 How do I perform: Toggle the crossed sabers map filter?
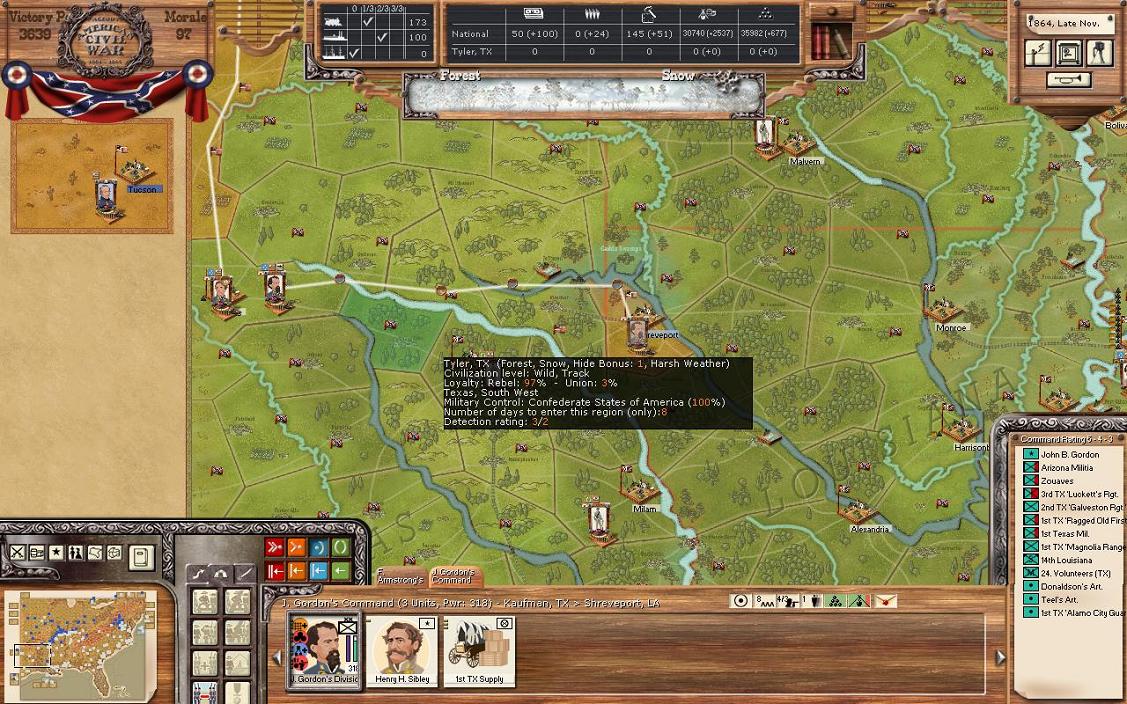pyautogui.click(x=18, y=553)
